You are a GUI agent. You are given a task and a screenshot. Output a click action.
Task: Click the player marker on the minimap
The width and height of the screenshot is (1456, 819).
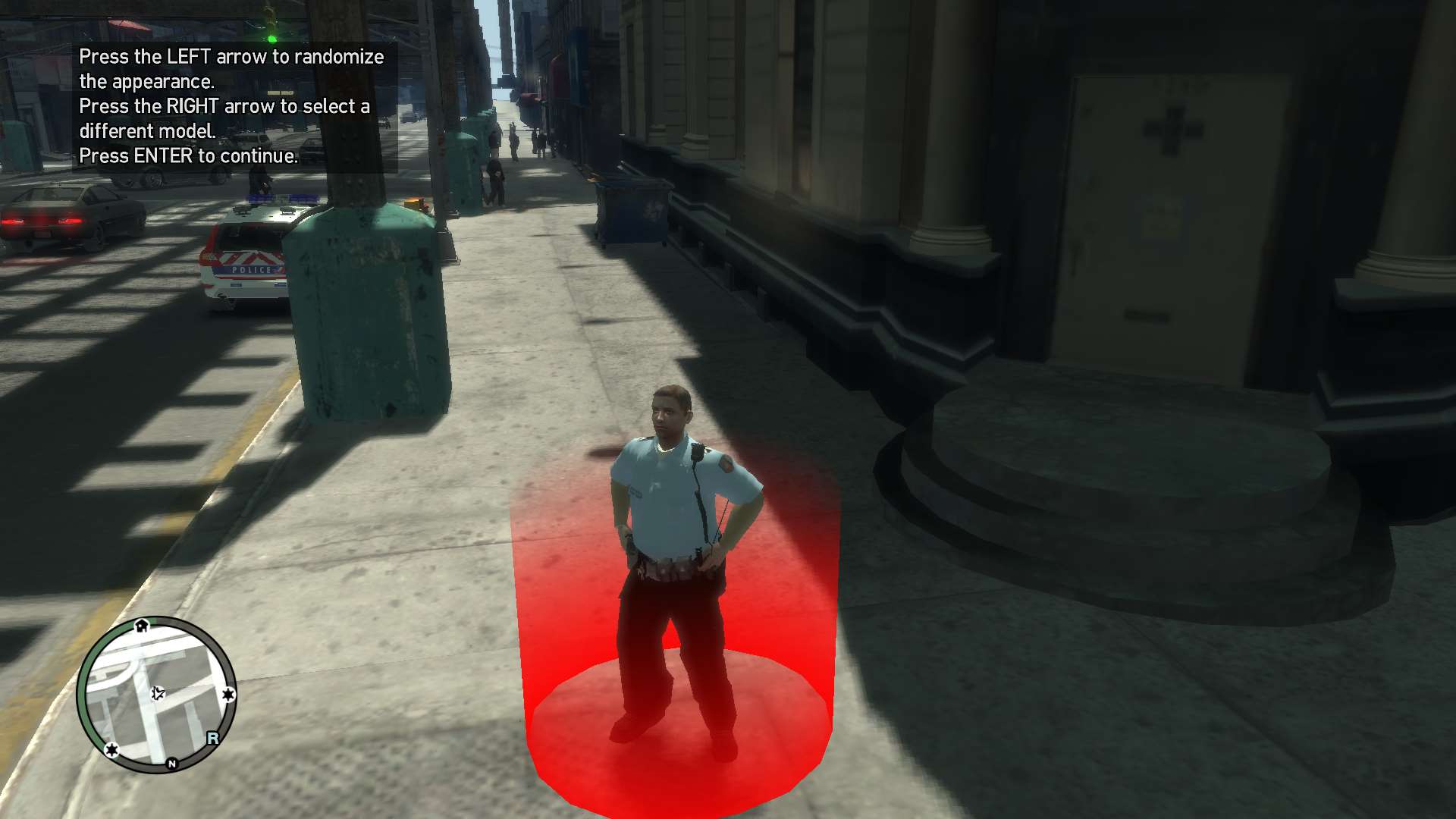(158, 692)
